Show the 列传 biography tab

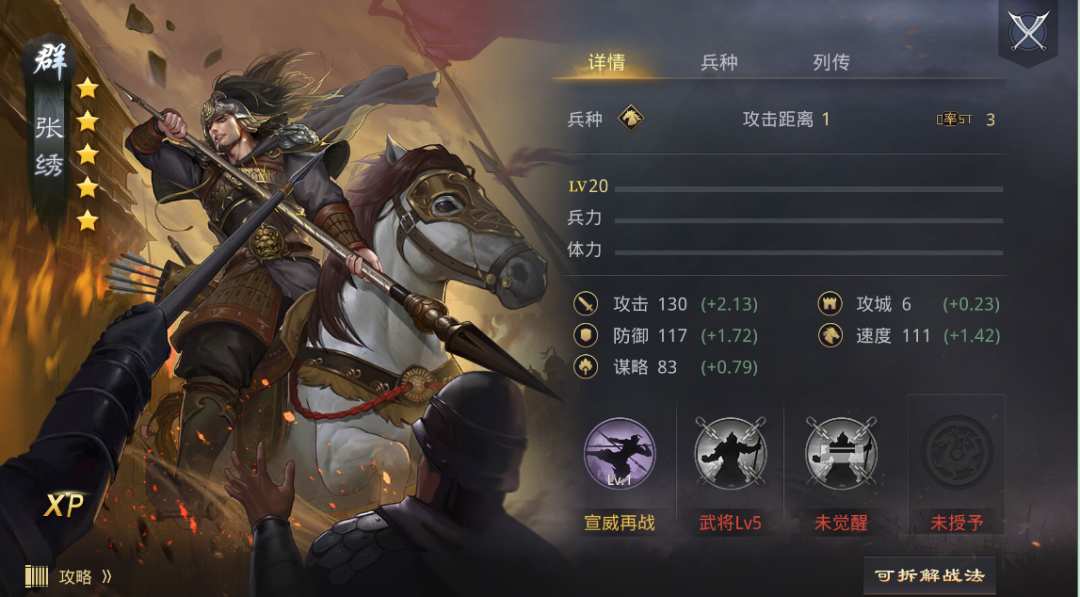click(x=831, y=63)
